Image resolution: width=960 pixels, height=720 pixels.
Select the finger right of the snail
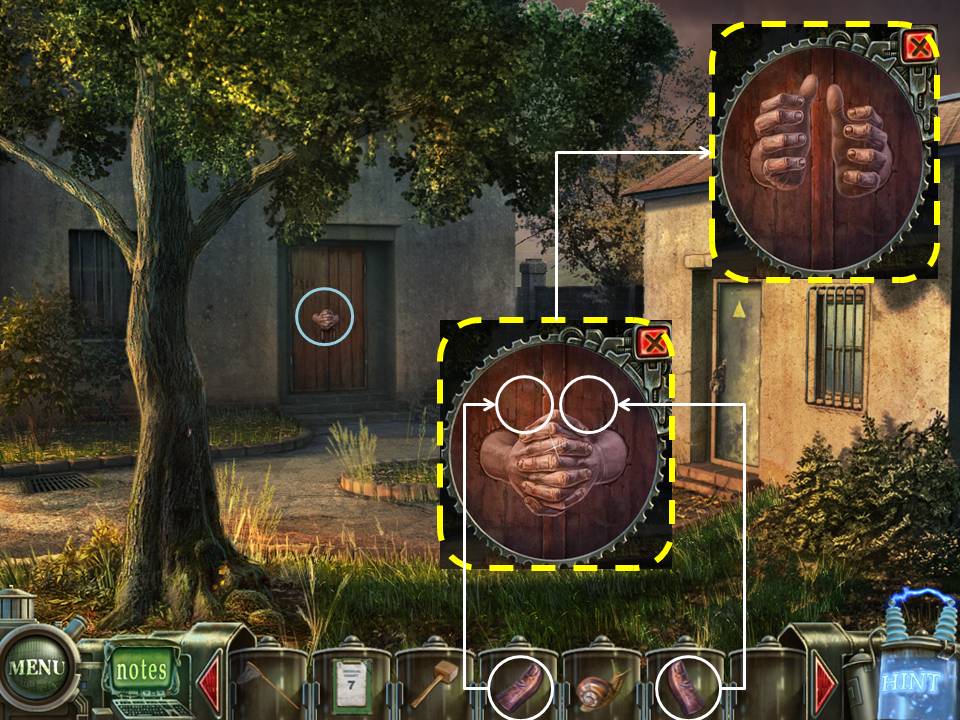687,688
